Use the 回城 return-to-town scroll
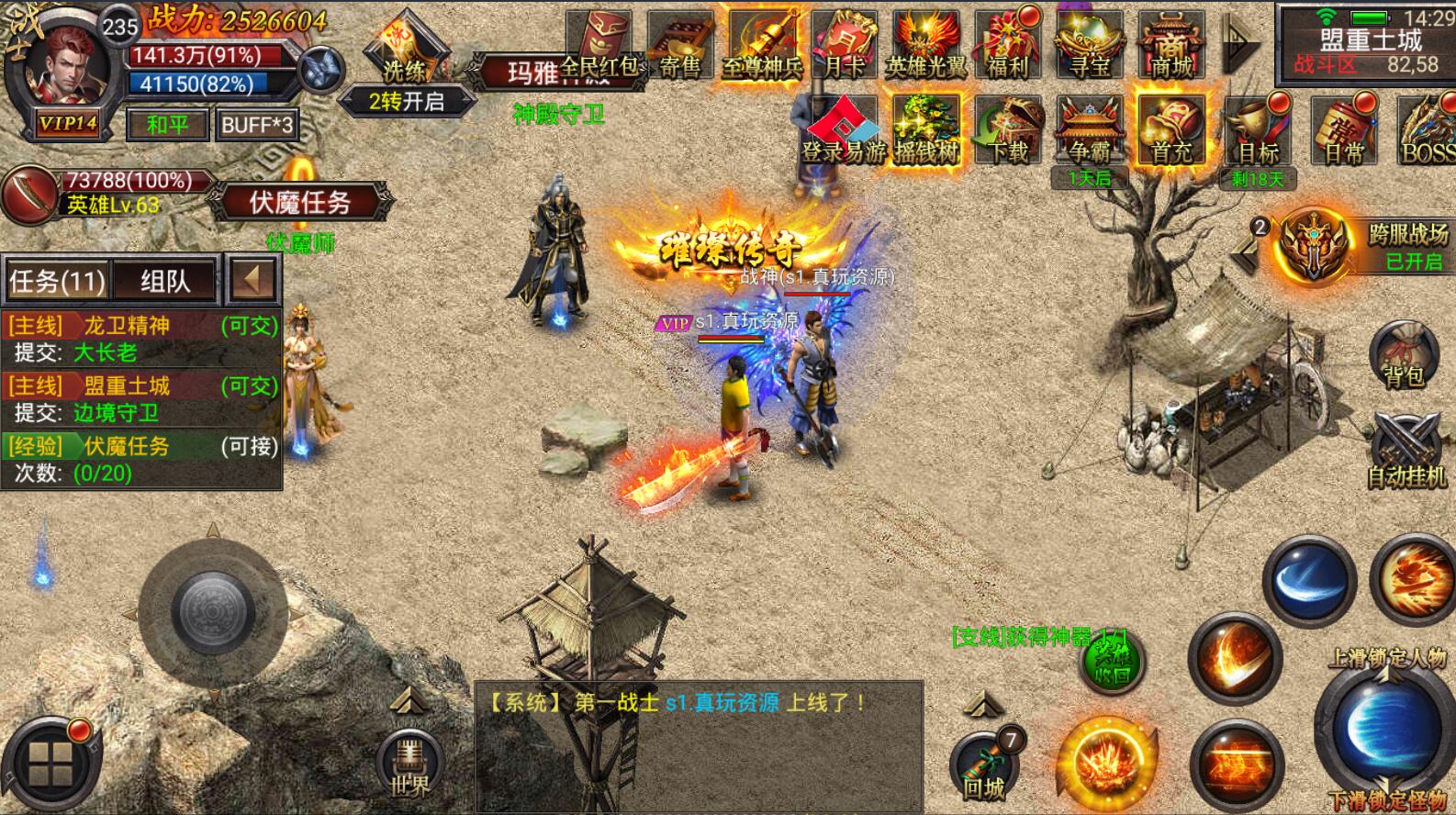1456x815 pixels. tap(984, 768)
